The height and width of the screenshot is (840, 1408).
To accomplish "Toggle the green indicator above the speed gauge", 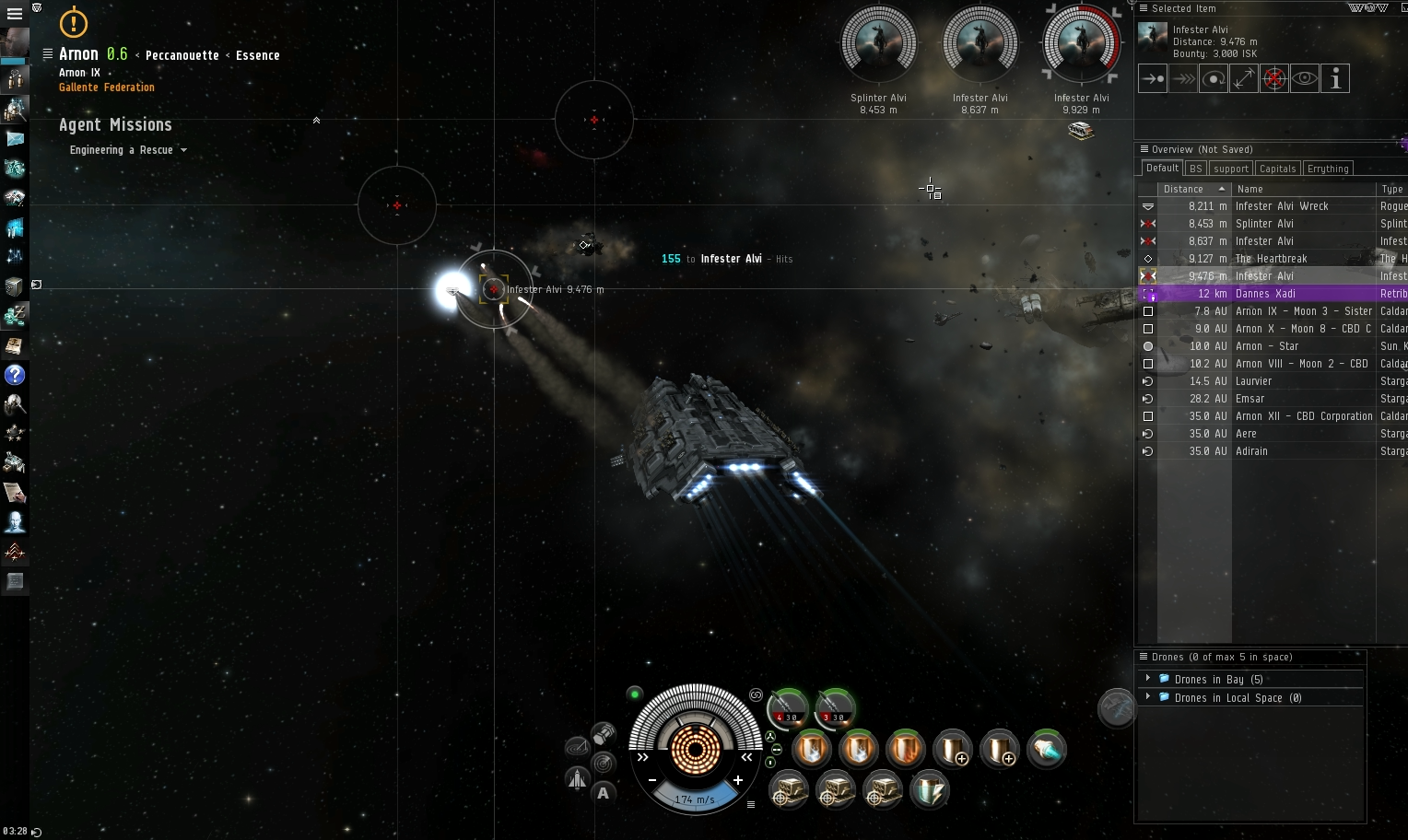I will [x=635, y=694].
